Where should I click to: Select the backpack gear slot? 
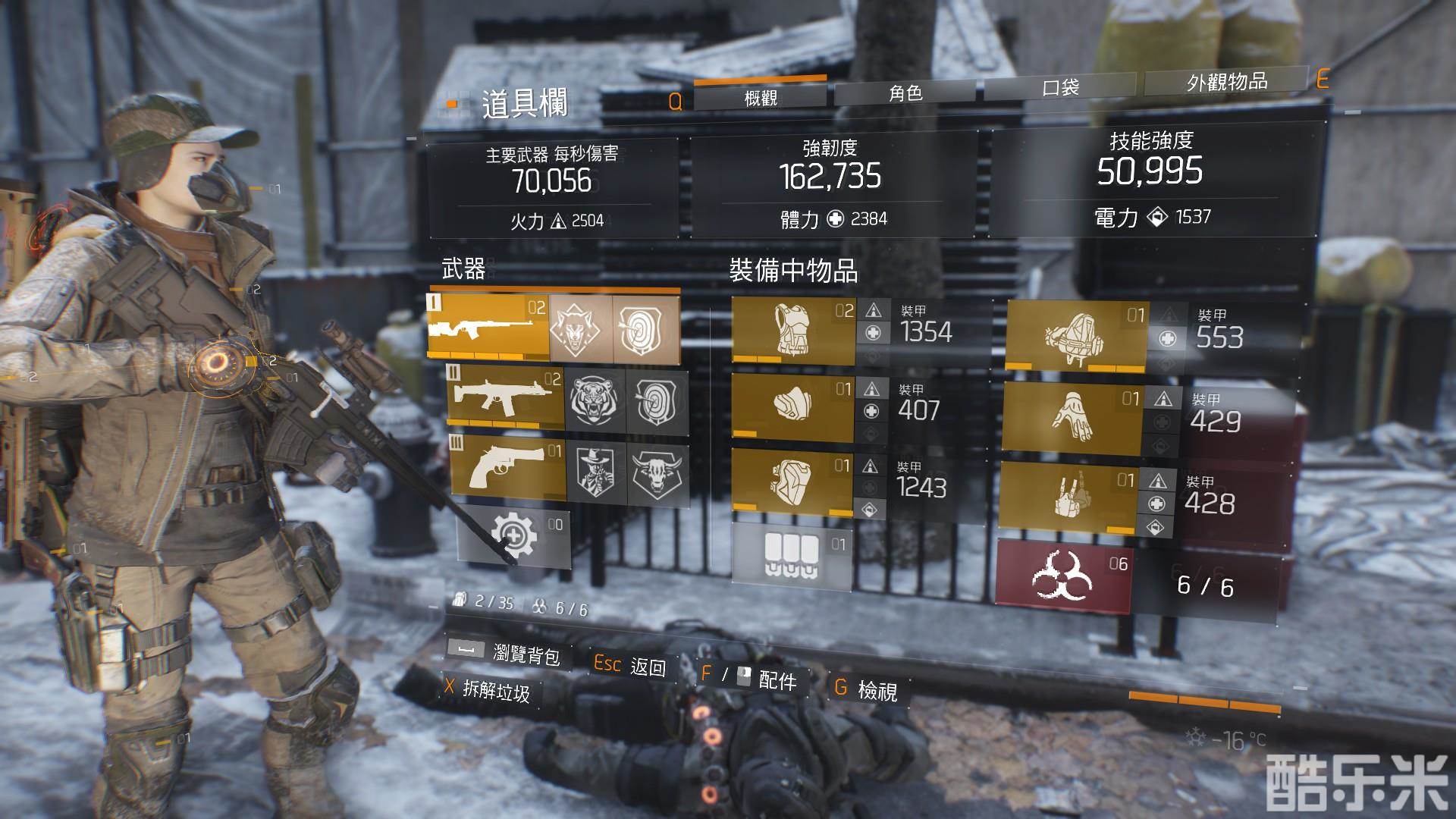[x=1075, y=335]
